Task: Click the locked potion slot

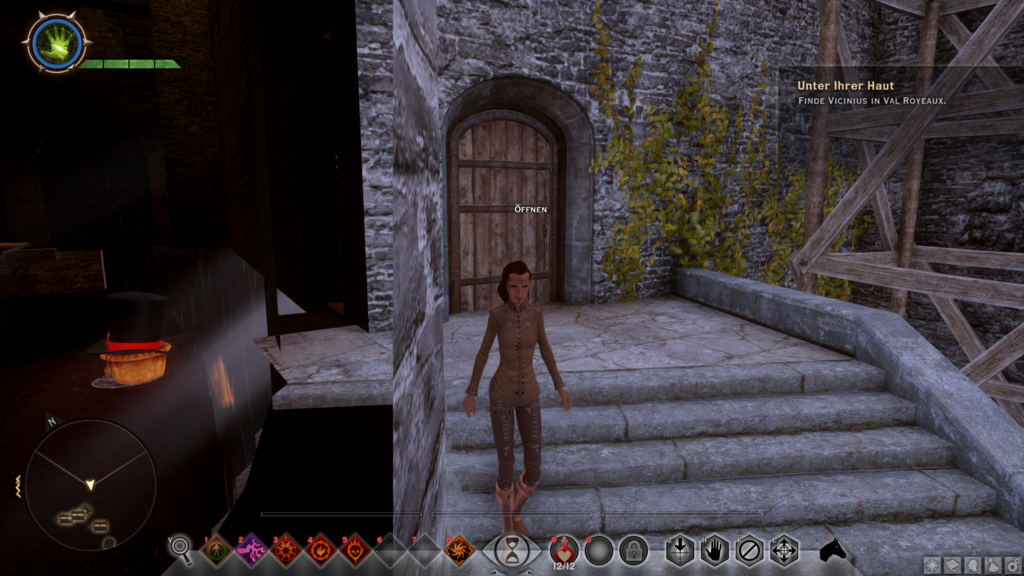Action: pos(633,550)
